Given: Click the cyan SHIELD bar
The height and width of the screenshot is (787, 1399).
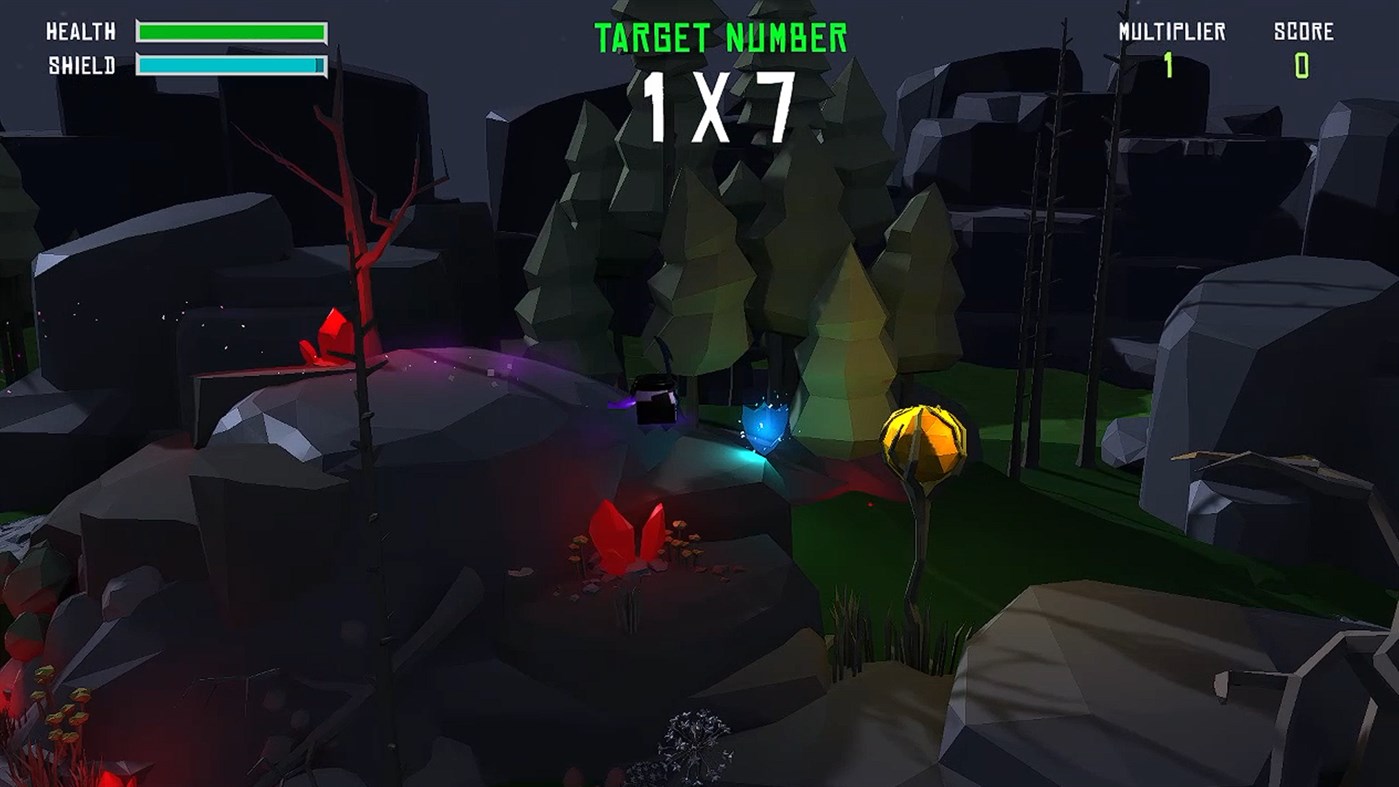Looking at the screenshot, I should pyautogui.click(x=228, y=62).
